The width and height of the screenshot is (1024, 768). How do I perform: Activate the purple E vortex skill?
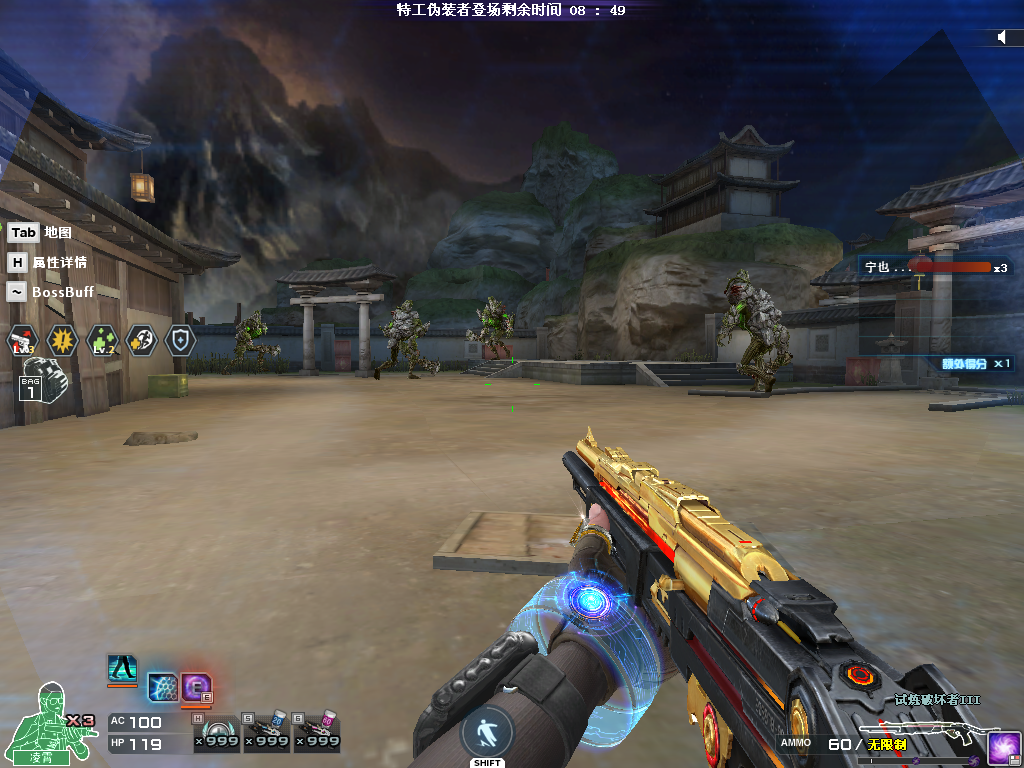[196, 688]
